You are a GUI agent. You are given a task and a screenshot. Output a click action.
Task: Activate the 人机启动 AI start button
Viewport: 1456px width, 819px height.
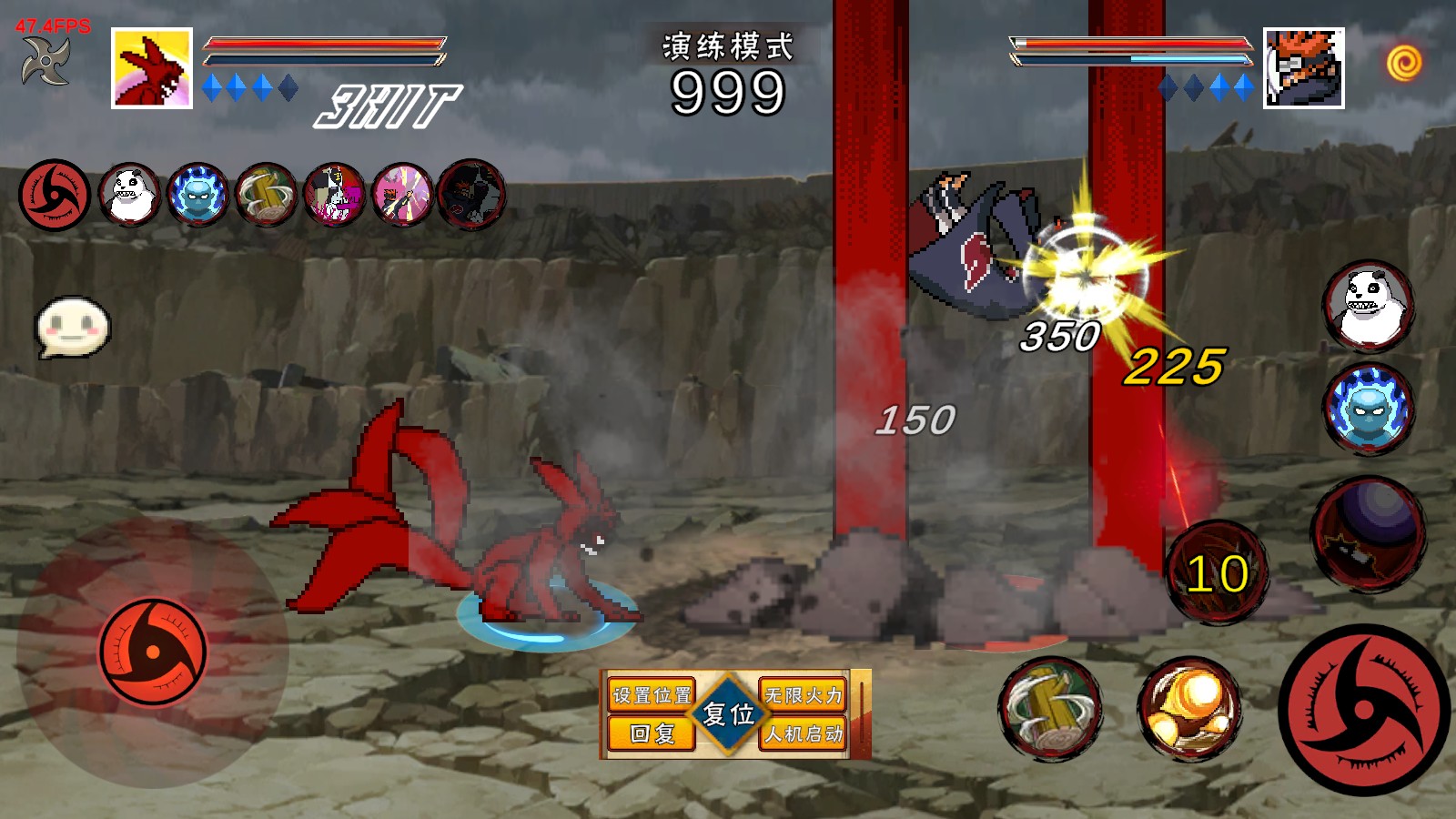pyautogui.click(x=804, y=733)
